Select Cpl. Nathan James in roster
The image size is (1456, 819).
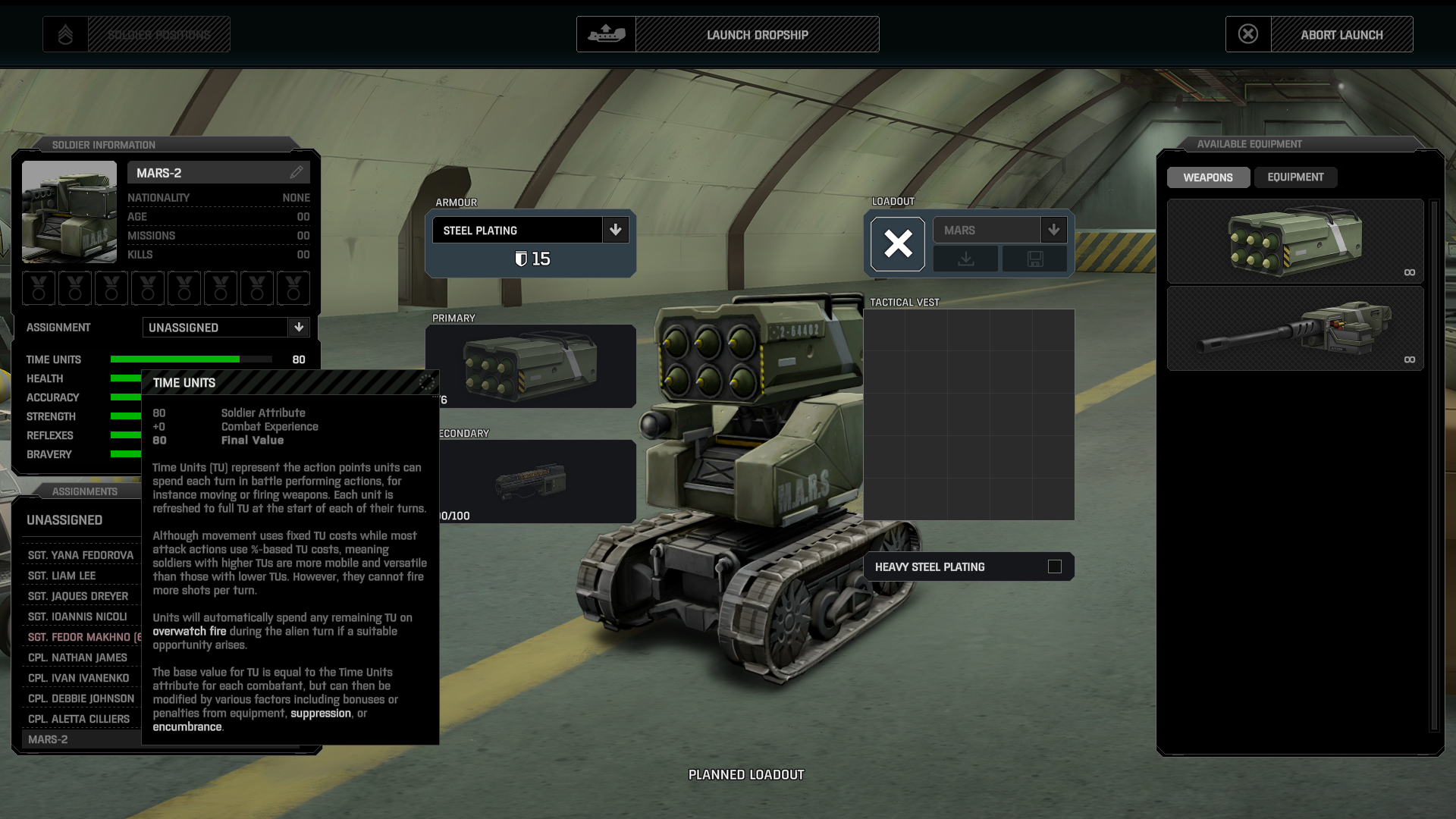coord(77,657)
